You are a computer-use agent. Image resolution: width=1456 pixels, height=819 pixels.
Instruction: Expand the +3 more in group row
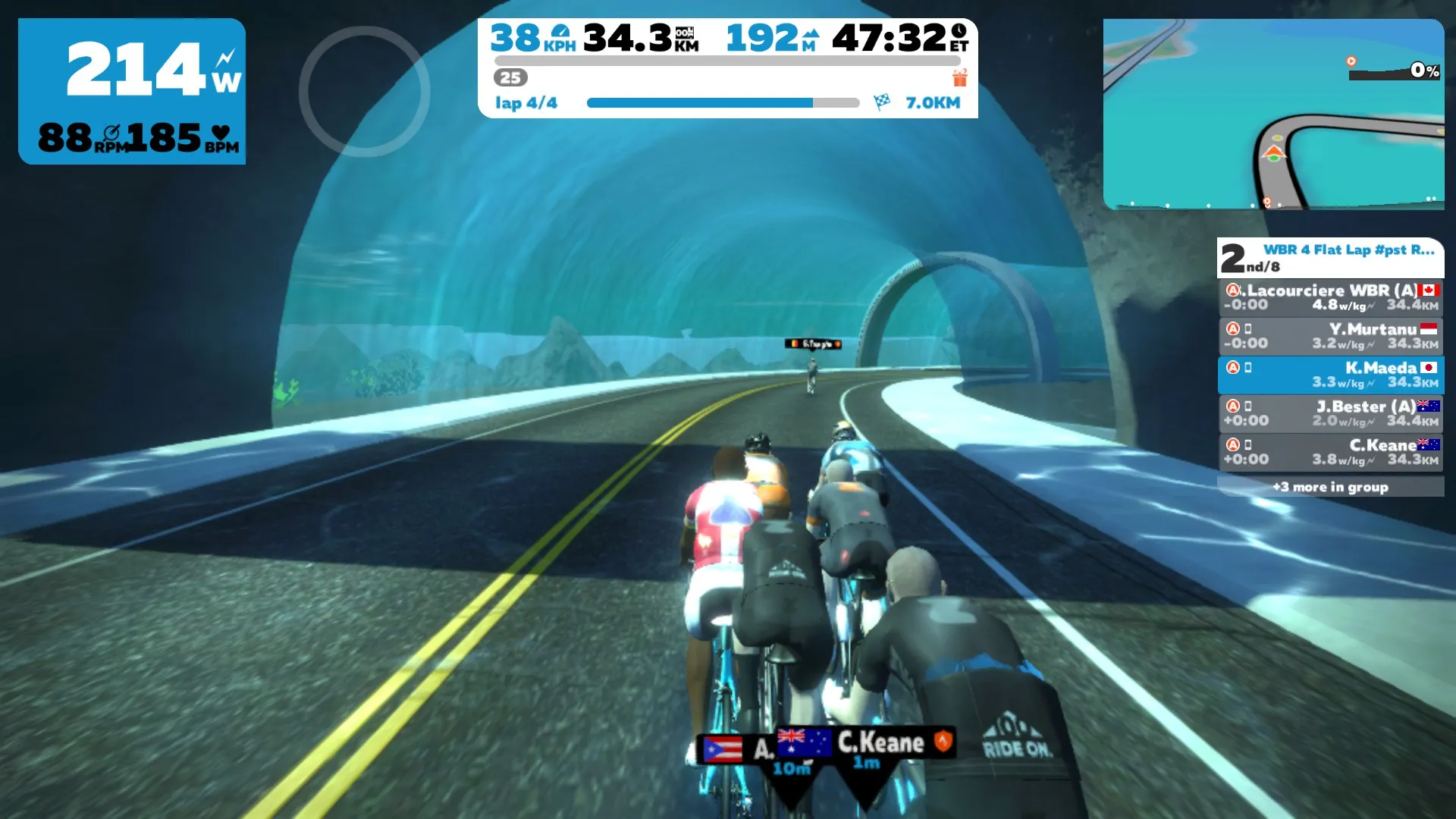pos(1331,487)
